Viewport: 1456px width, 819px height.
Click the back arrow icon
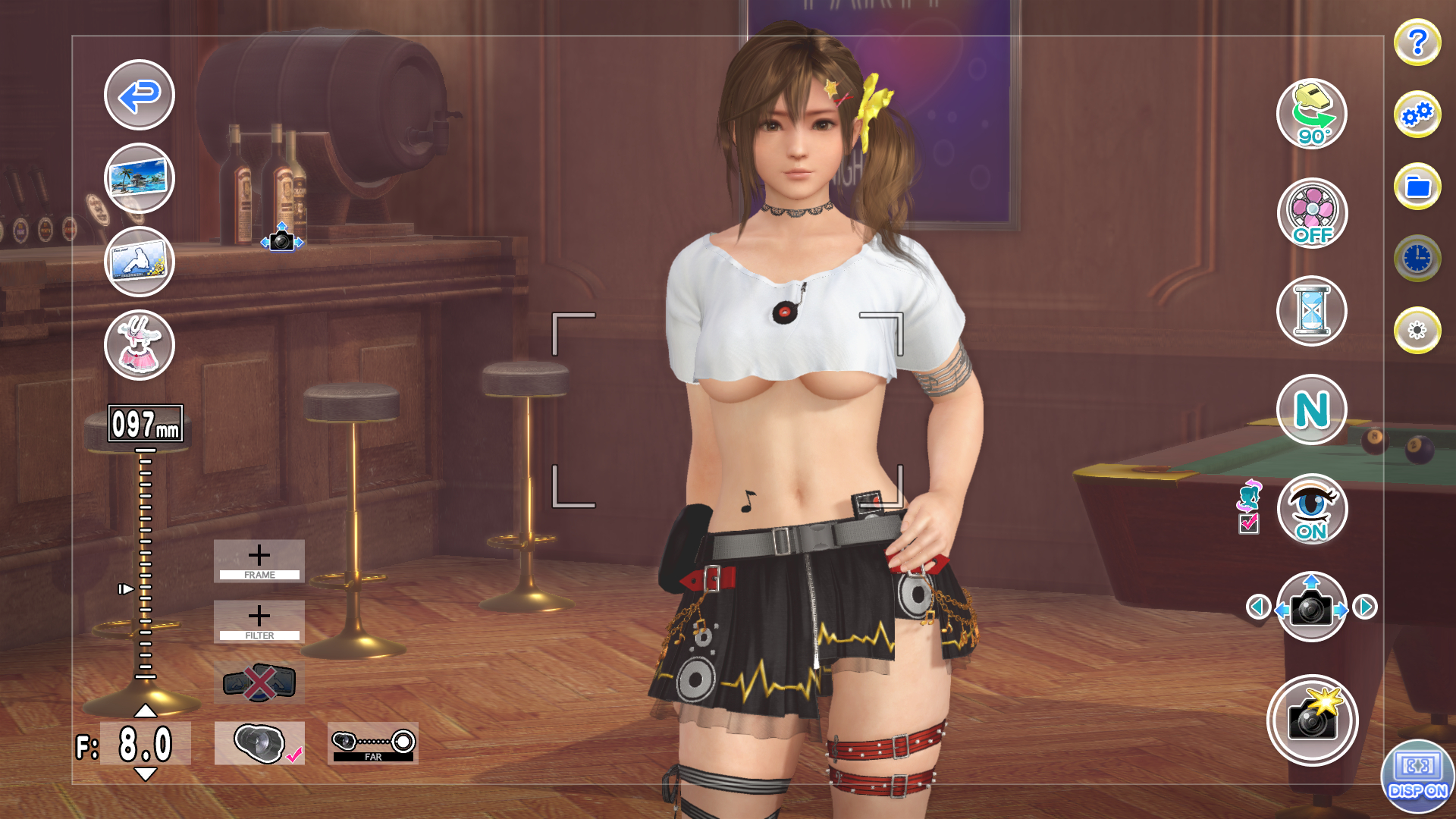coord(139,97)
